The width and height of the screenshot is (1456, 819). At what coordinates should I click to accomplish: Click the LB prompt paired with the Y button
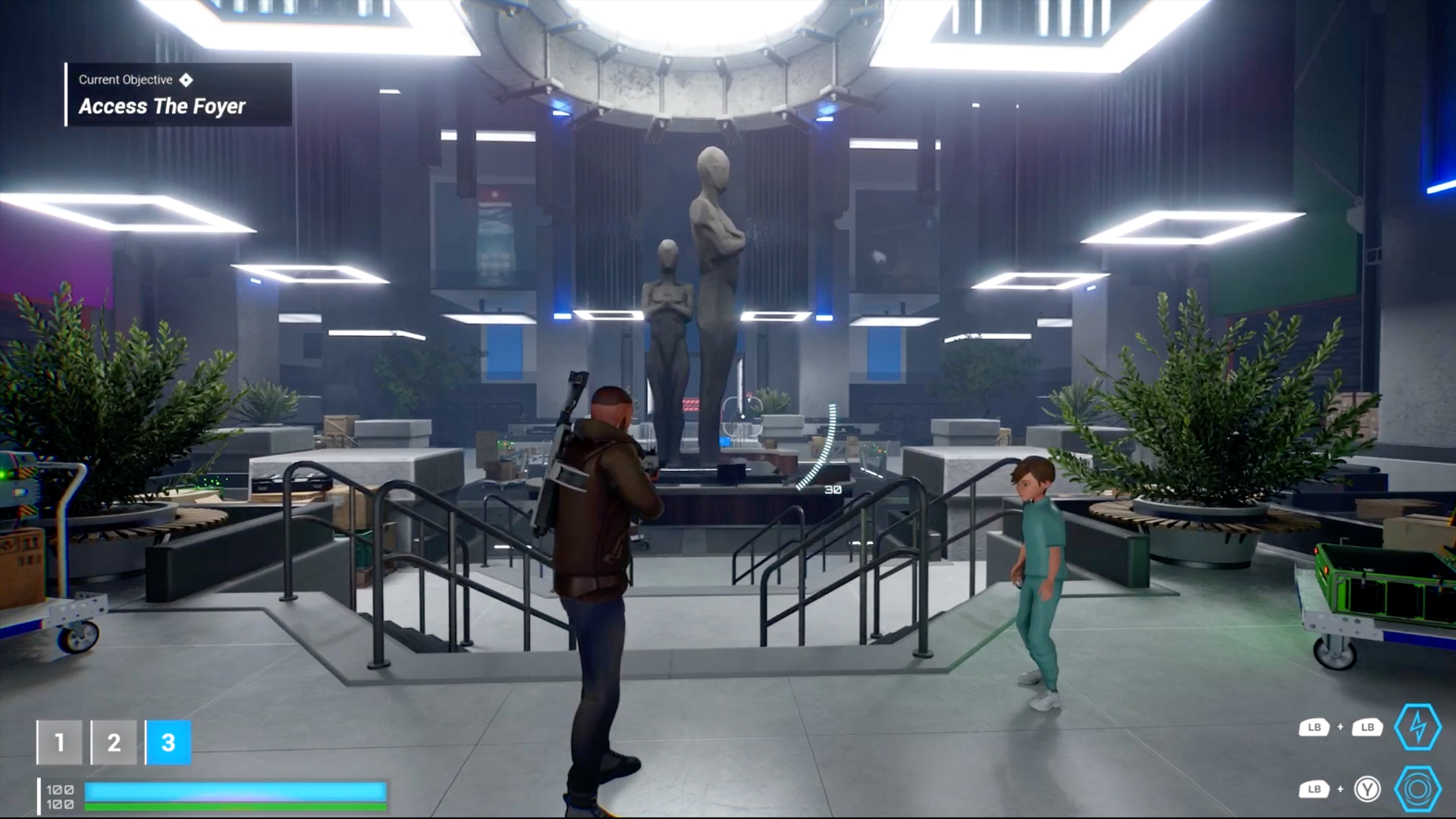click(1314, 789)
